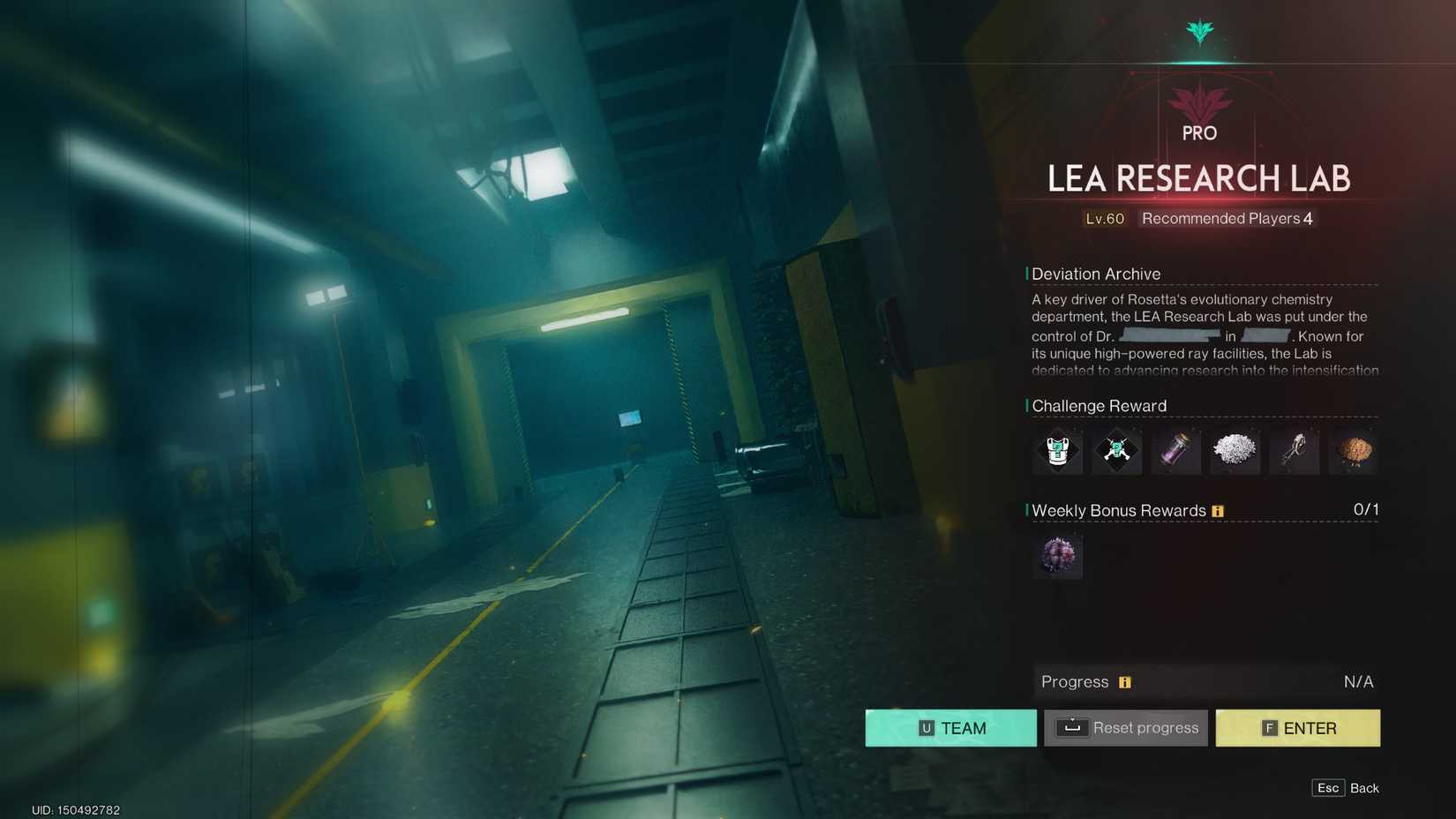1456x819 pixels.
Task: Click the 0/1 weekly rewards counter
Action: click(x=1364, y=508)
